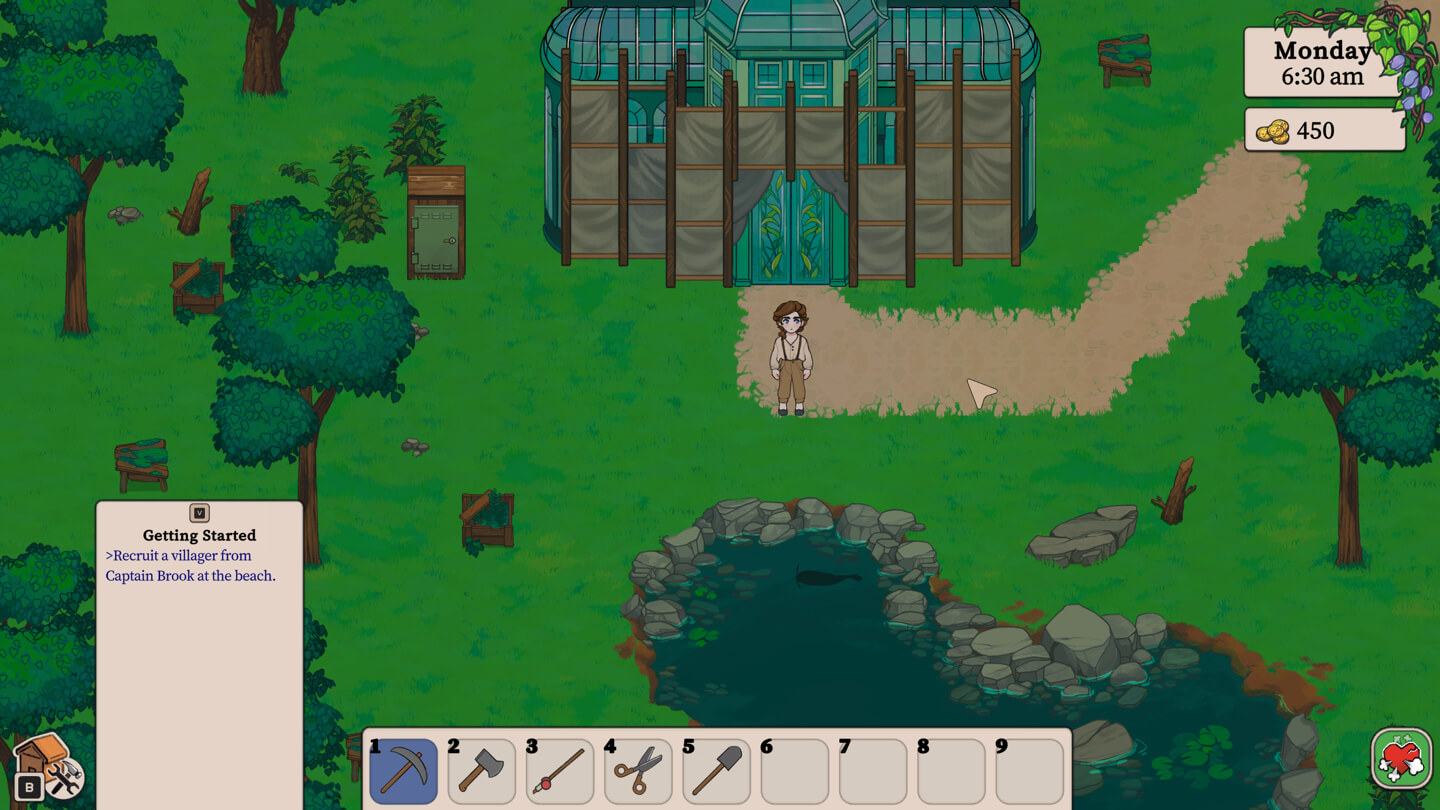This screenshot has height=810, width=1440.
Task: Select the shears tool slot
Action: click(x=638, y=771)
